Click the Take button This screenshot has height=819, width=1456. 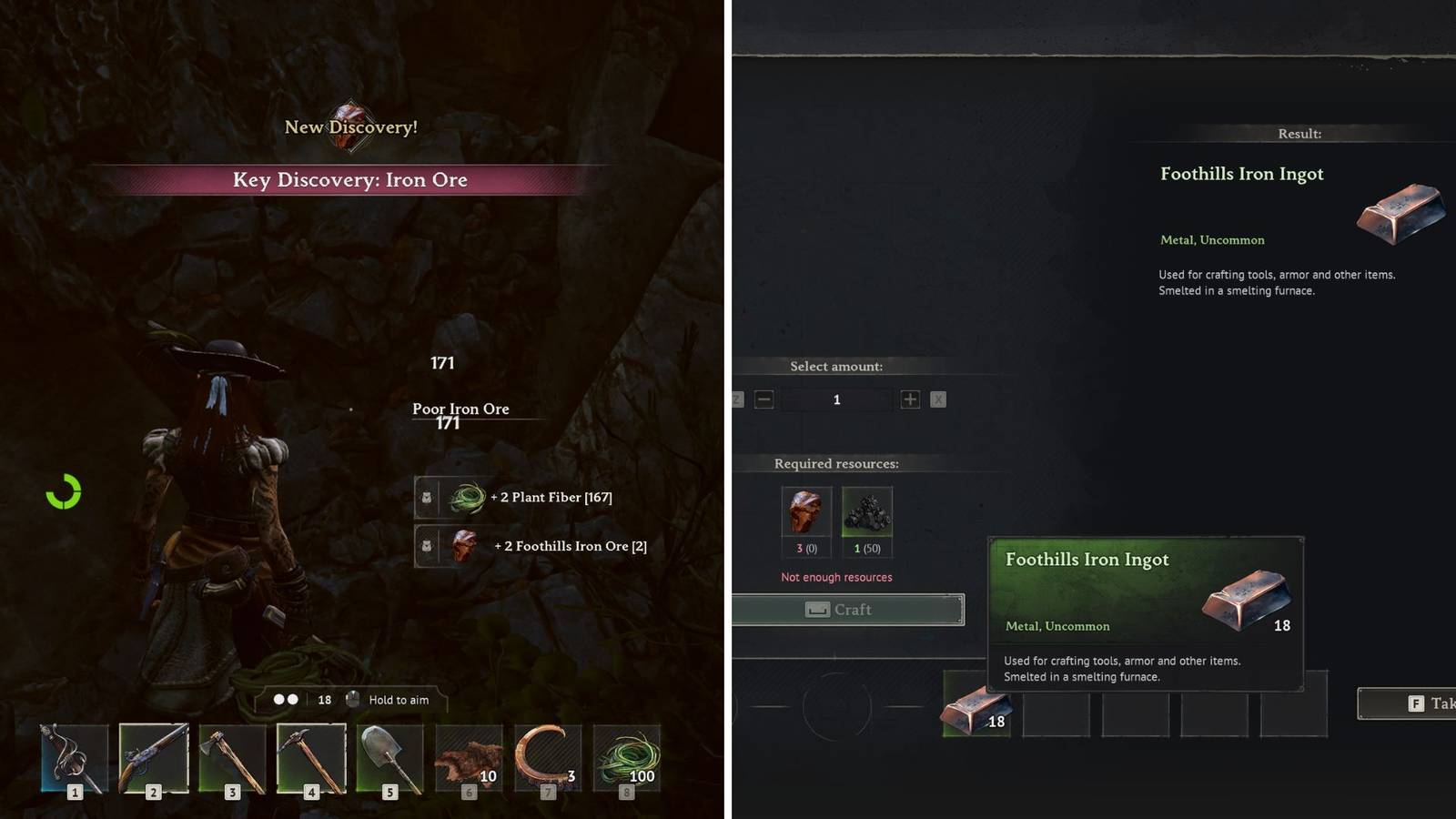pos(1415,703)
